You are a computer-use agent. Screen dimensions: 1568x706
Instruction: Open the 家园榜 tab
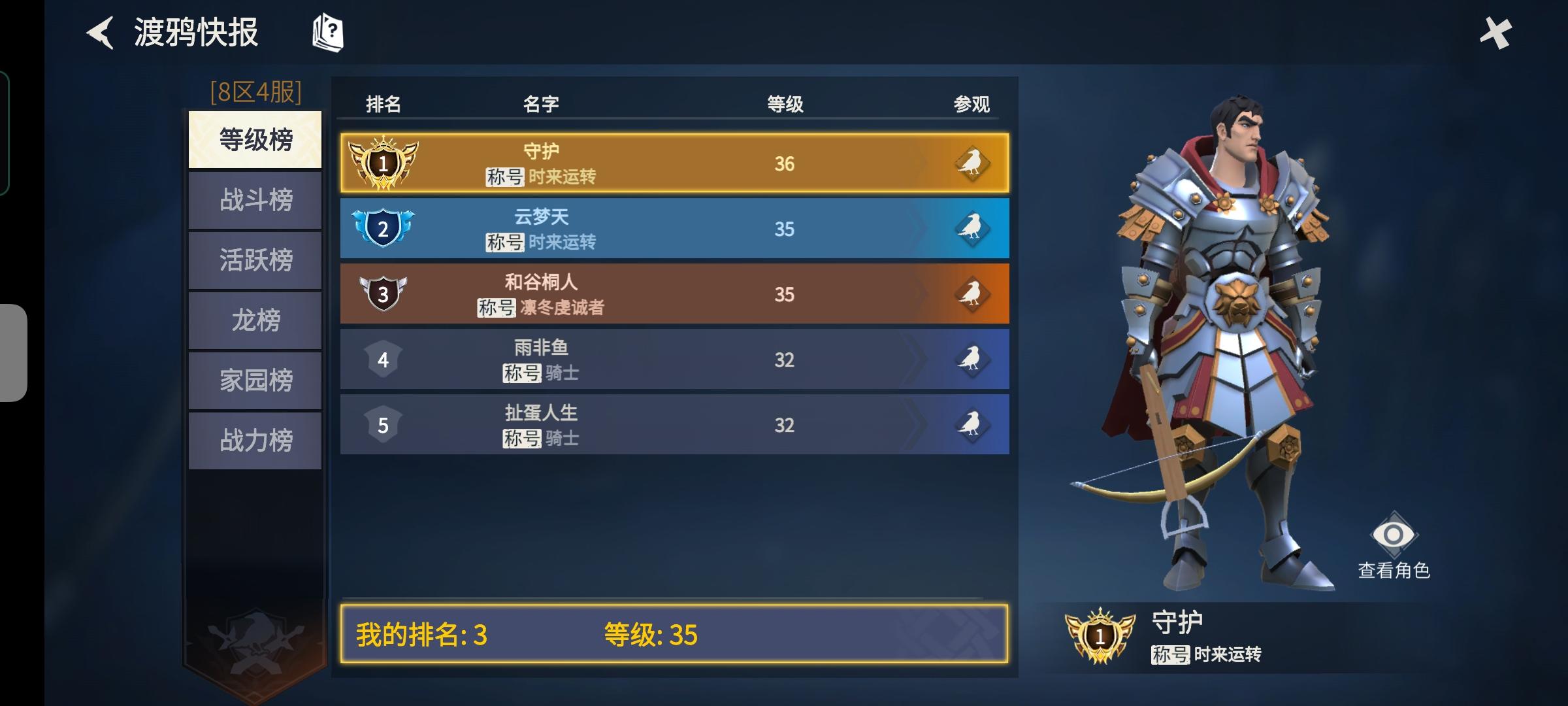[254, 380]
